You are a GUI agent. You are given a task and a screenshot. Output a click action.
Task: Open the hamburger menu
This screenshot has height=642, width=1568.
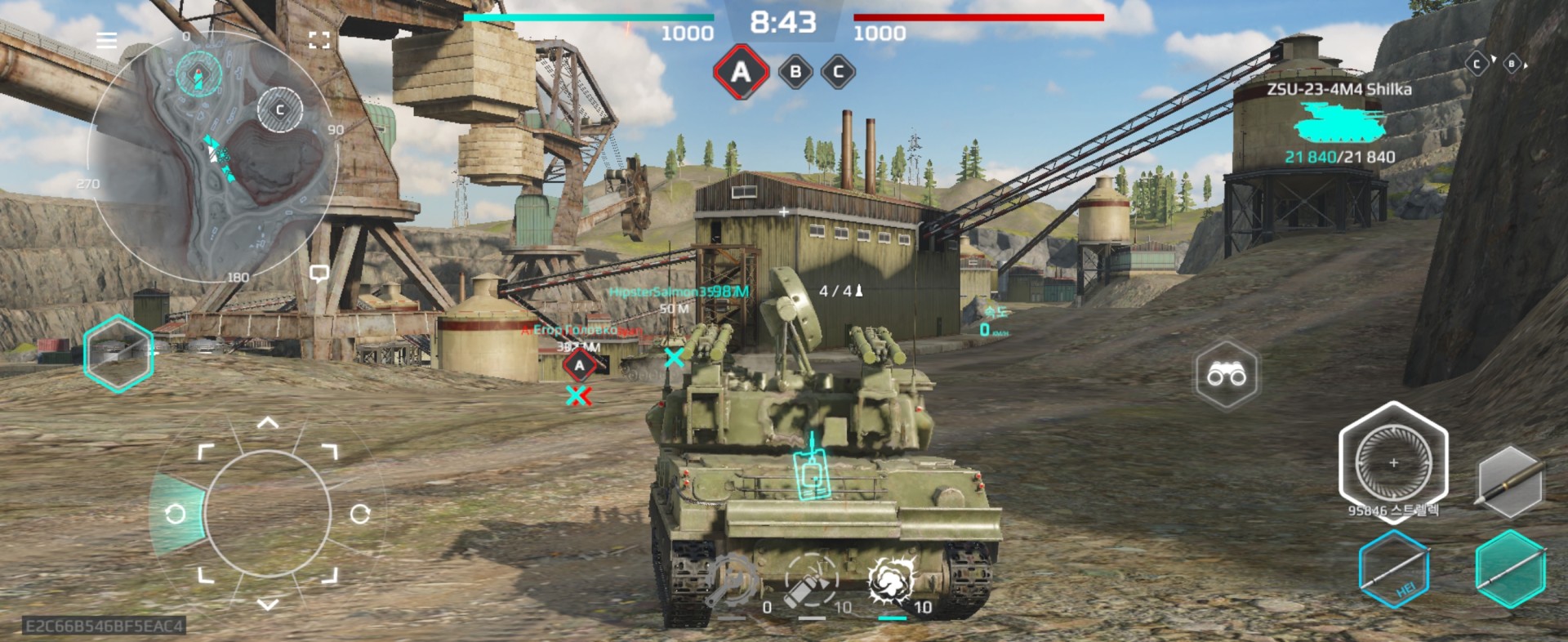point(106,40)
